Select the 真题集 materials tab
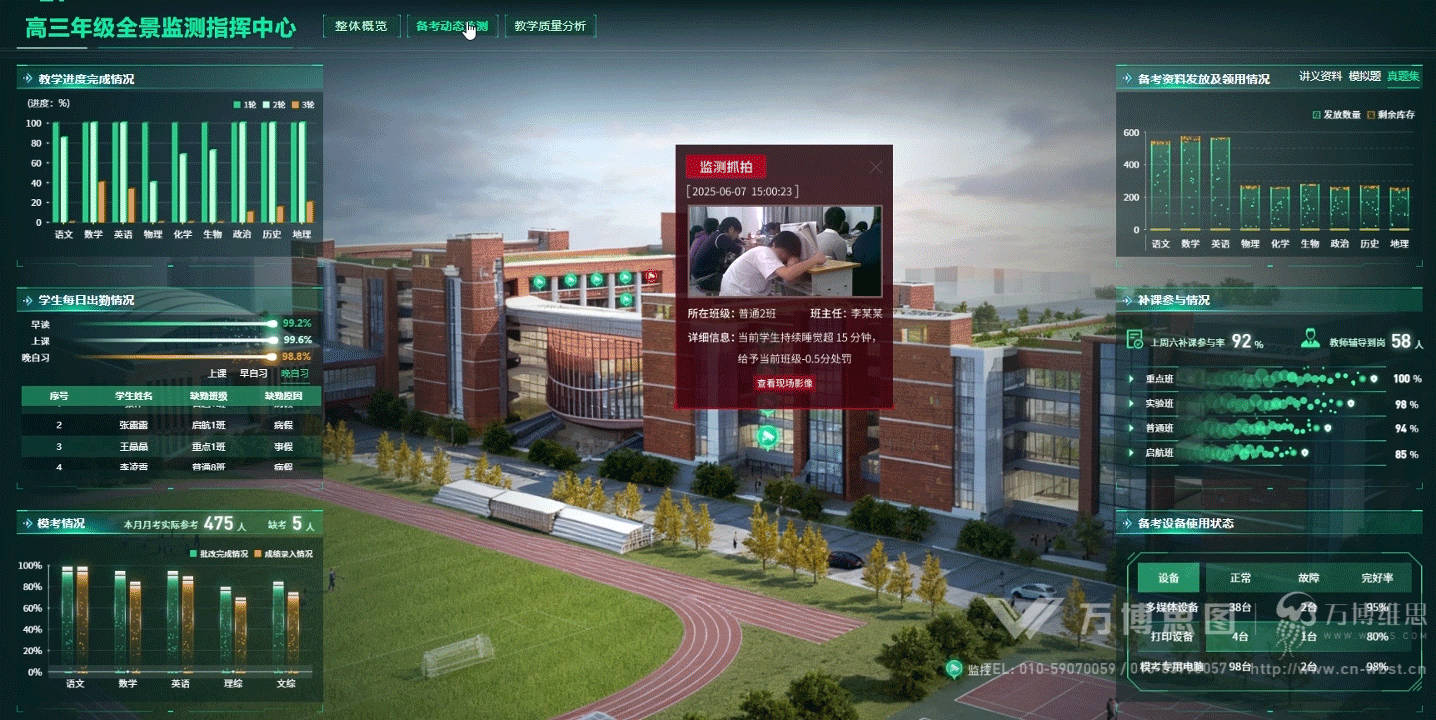 click(x=1403, y=77)
